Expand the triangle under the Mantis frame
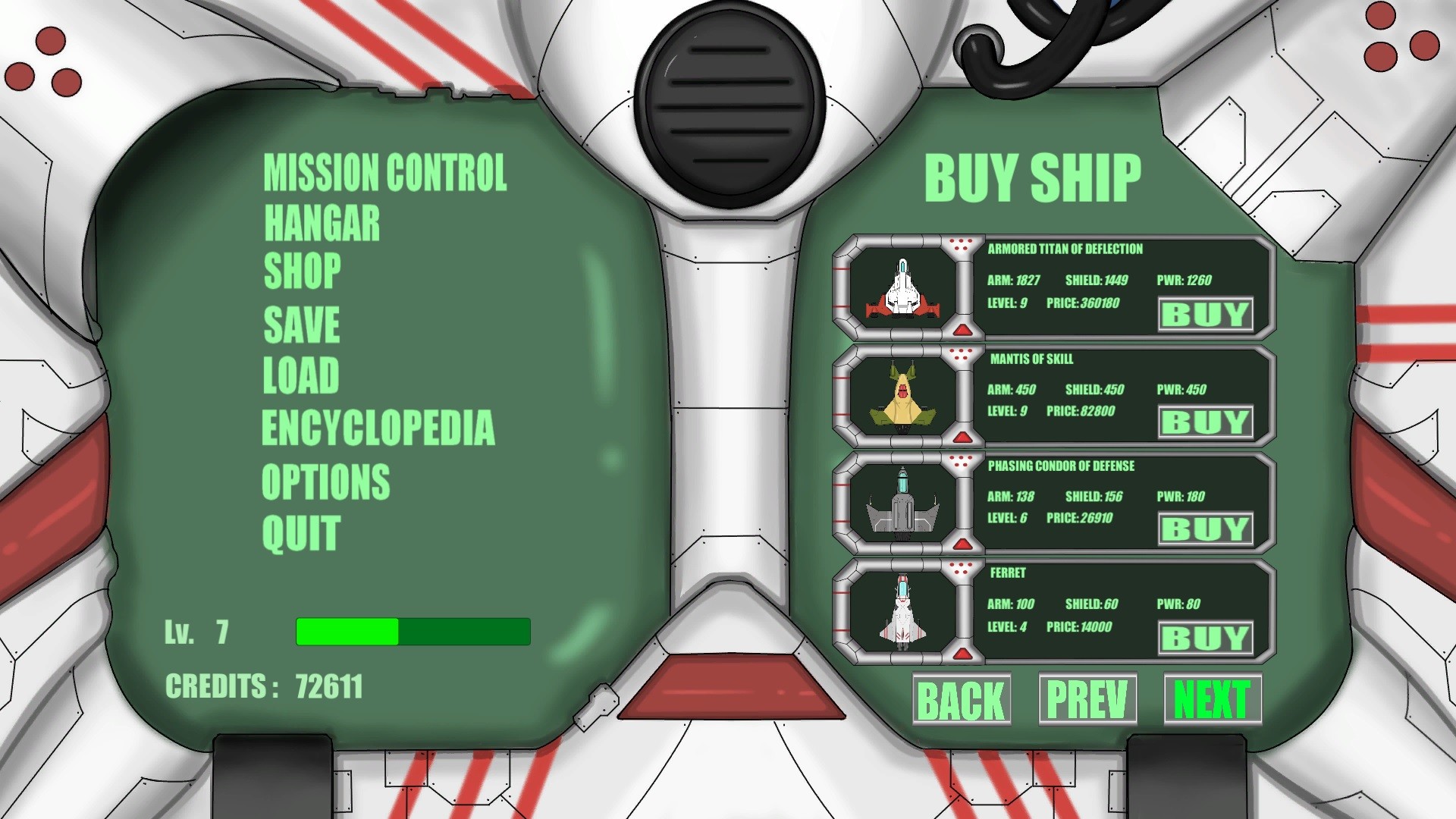The image size is (1456, 819). click(x=963, y=437)
